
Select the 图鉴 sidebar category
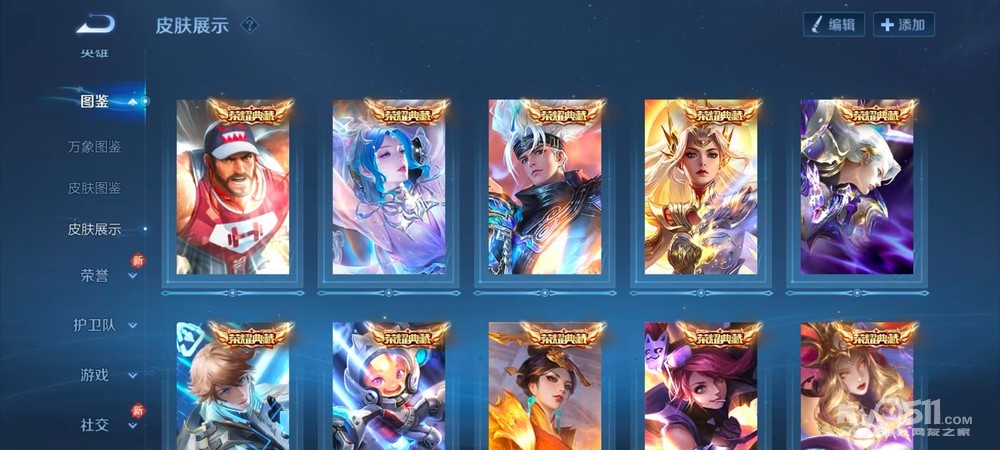coord(95,101)
